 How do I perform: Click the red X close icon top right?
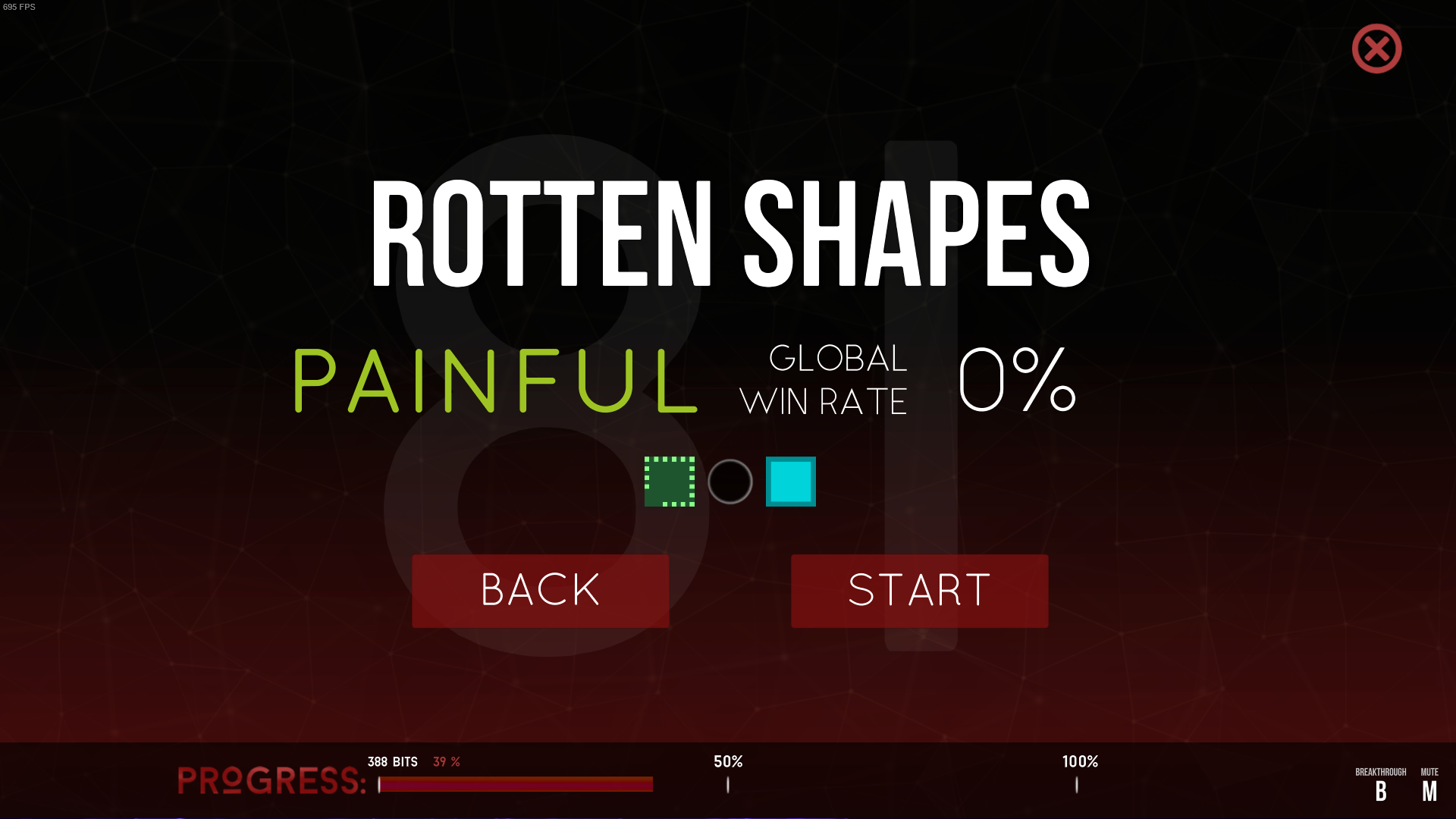pyautogui.click(x=1376, y=48)
